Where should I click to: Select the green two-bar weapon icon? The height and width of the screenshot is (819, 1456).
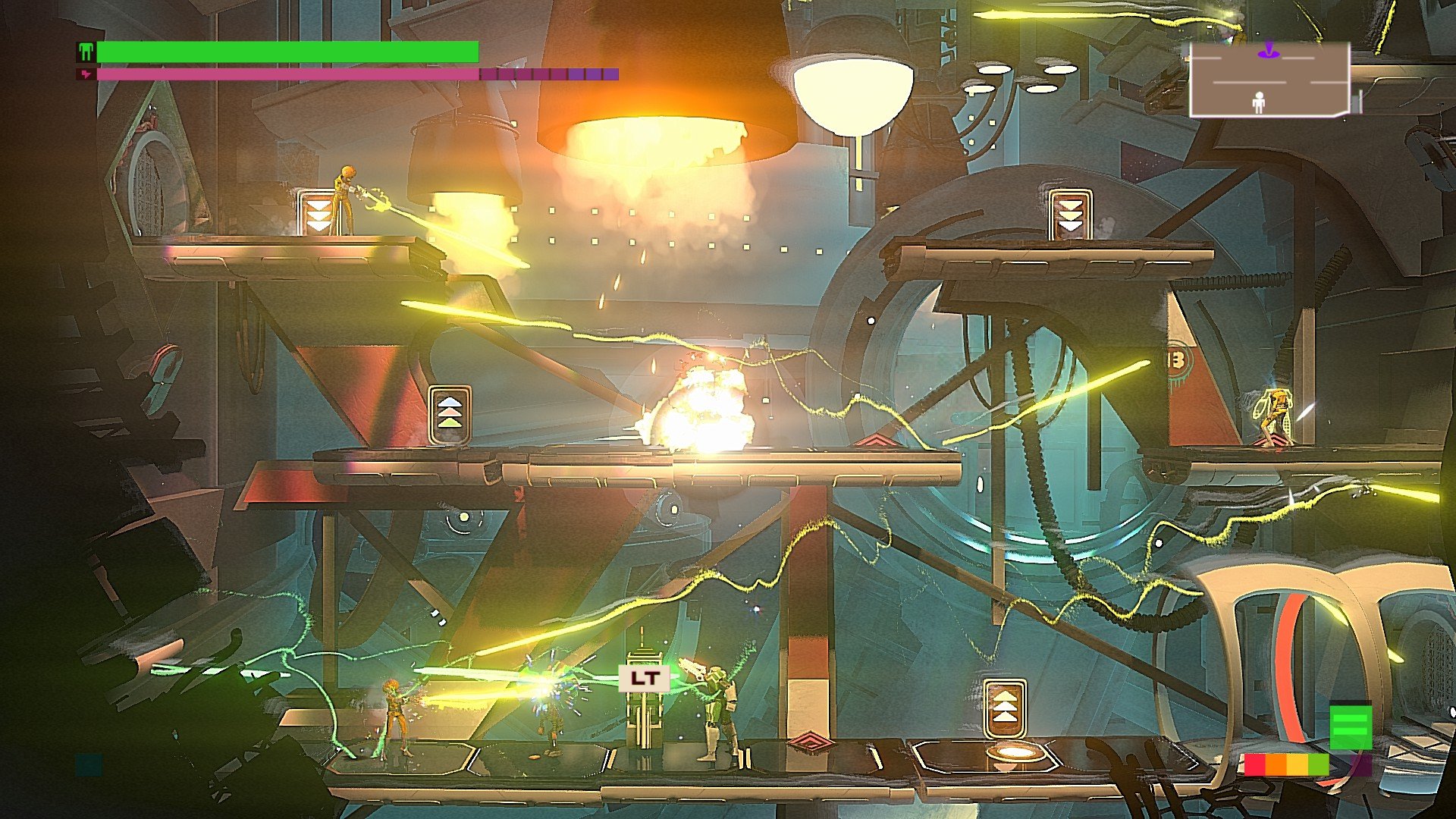(1351, 727)
